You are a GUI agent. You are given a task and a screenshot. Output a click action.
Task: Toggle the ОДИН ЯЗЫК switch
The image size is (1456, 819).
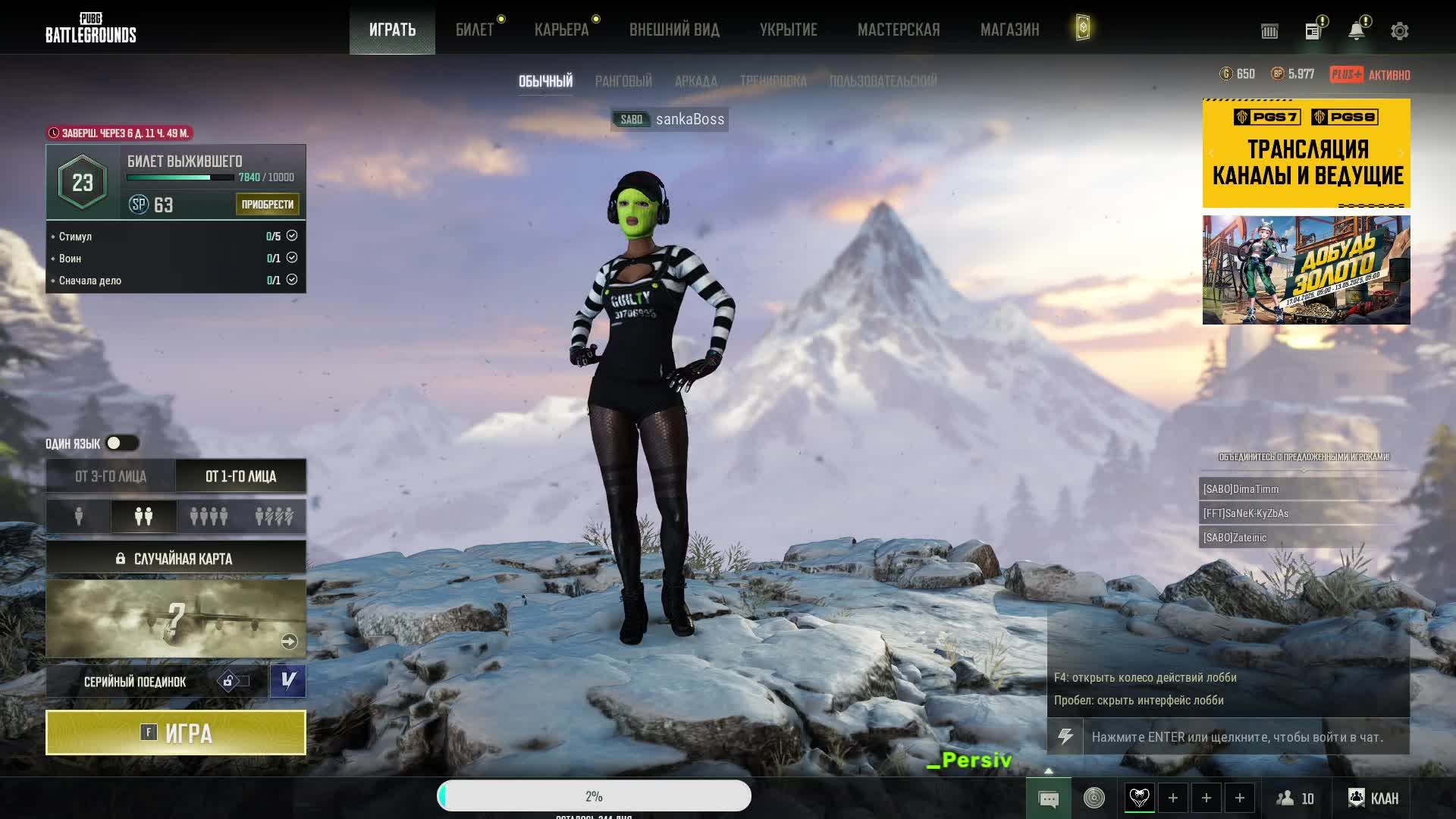point(121,443)
